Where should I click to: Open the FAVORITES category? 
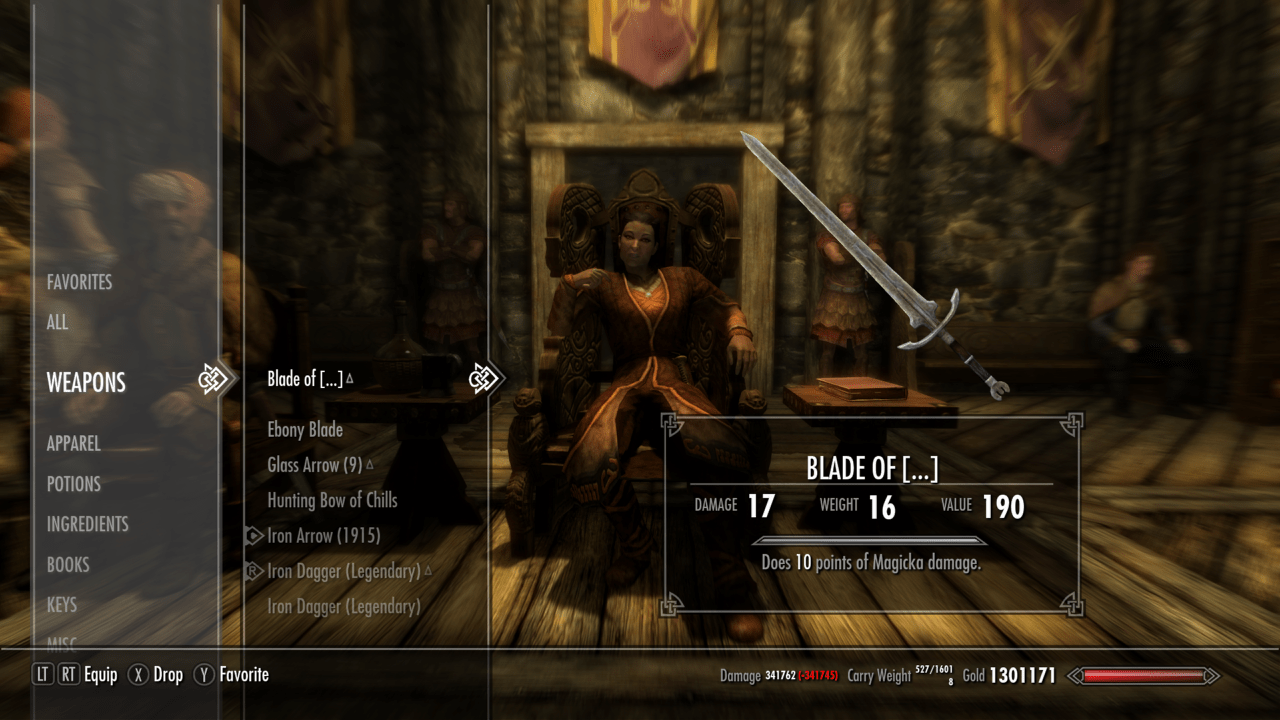point(79,282)
